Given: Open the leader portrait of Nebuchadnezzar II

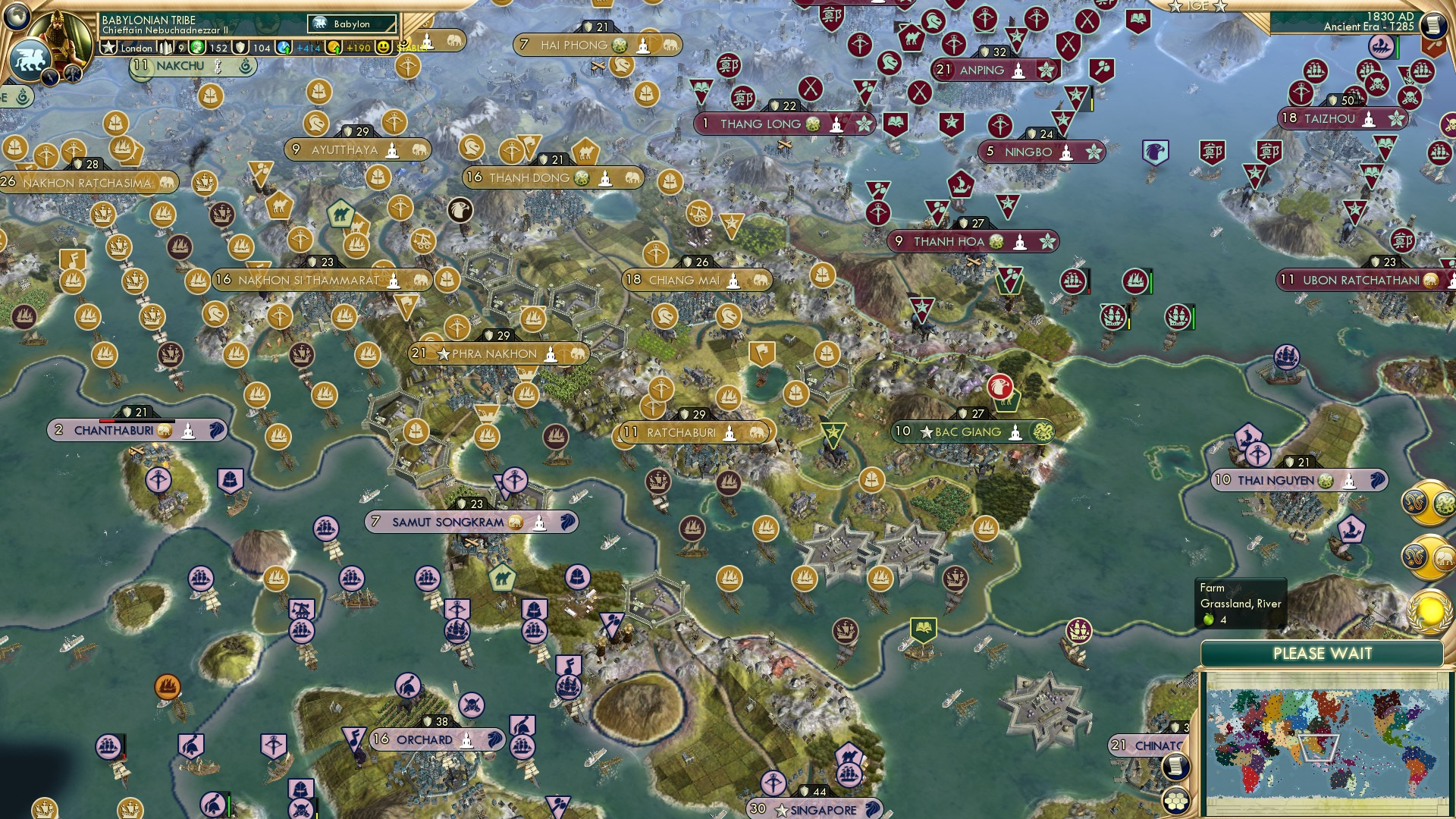Looking at the screenshot, I should pyautogui.click(x=60, y=36).
